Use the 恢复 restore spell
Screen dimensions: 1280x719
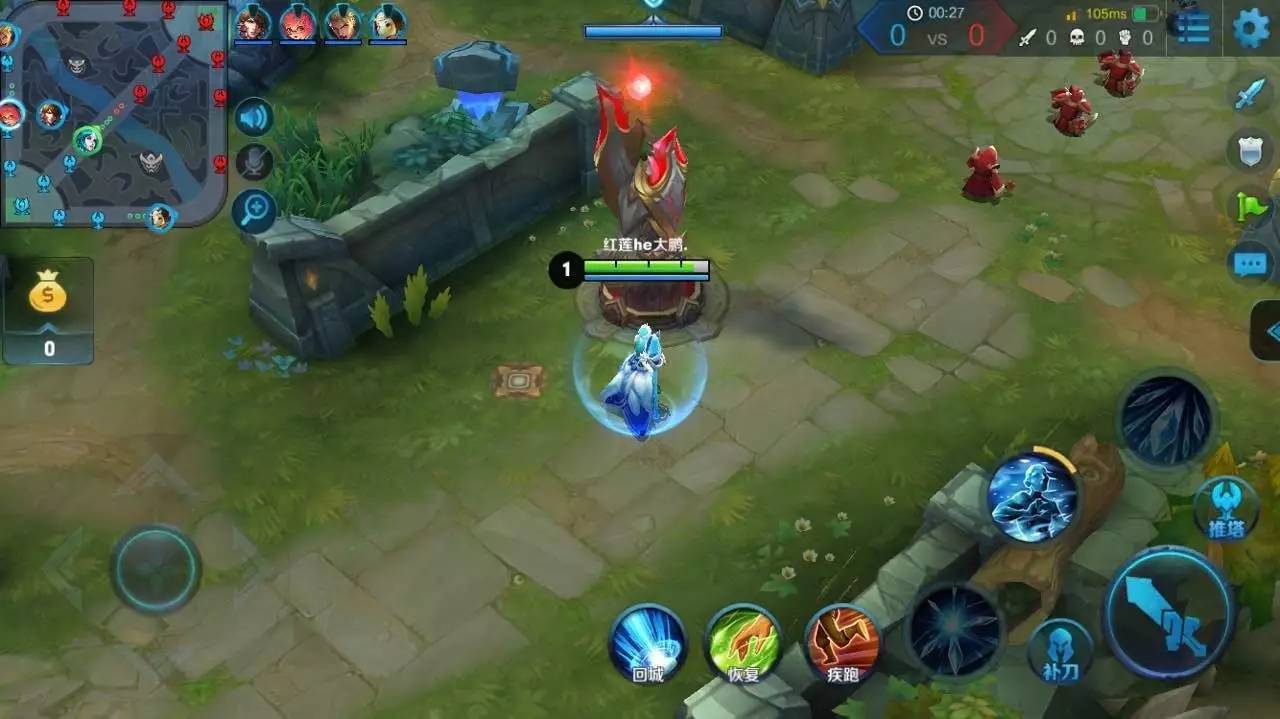tap(743, 642)
